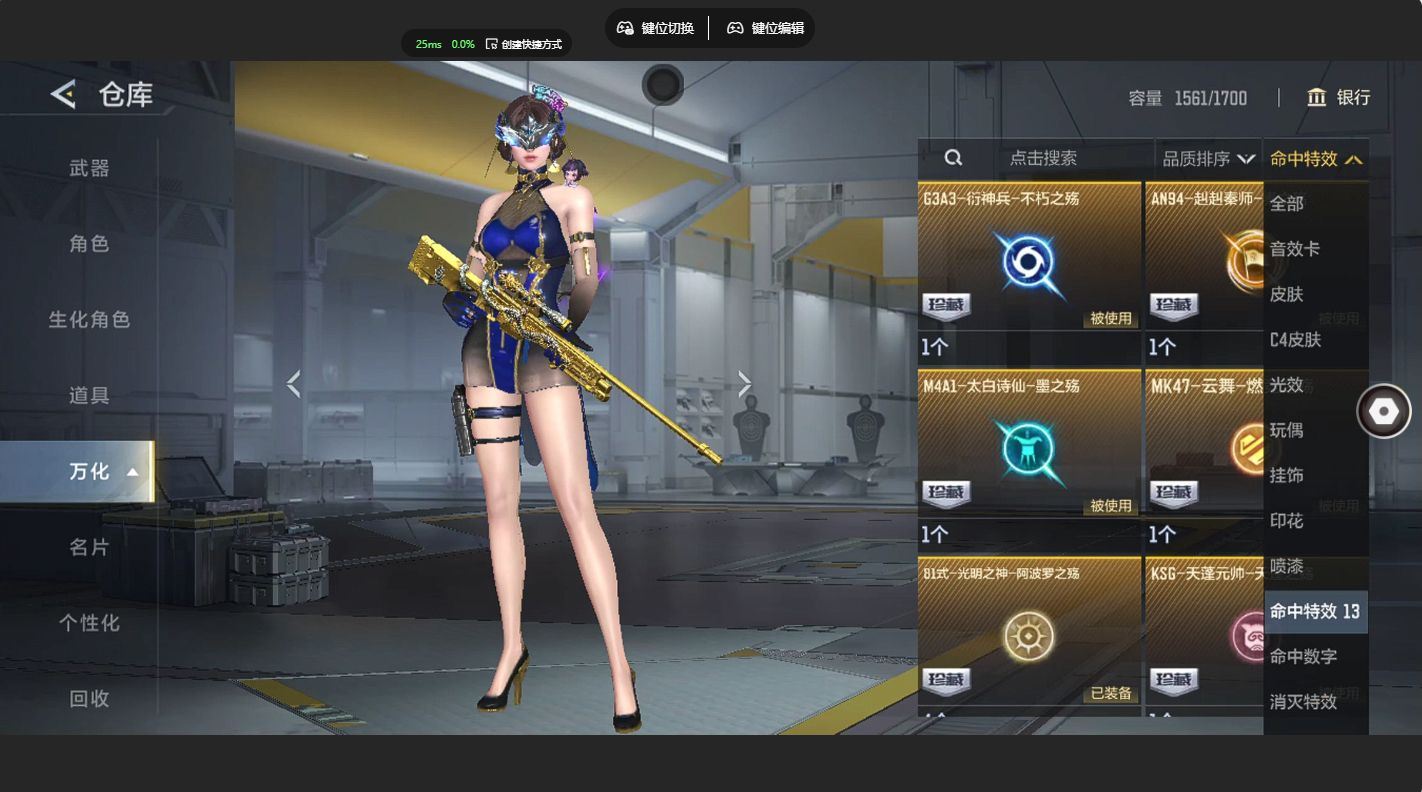Select the 生化角色 category
The width and height of the screenshot is (1422, 792).
[x=89, y=320]
